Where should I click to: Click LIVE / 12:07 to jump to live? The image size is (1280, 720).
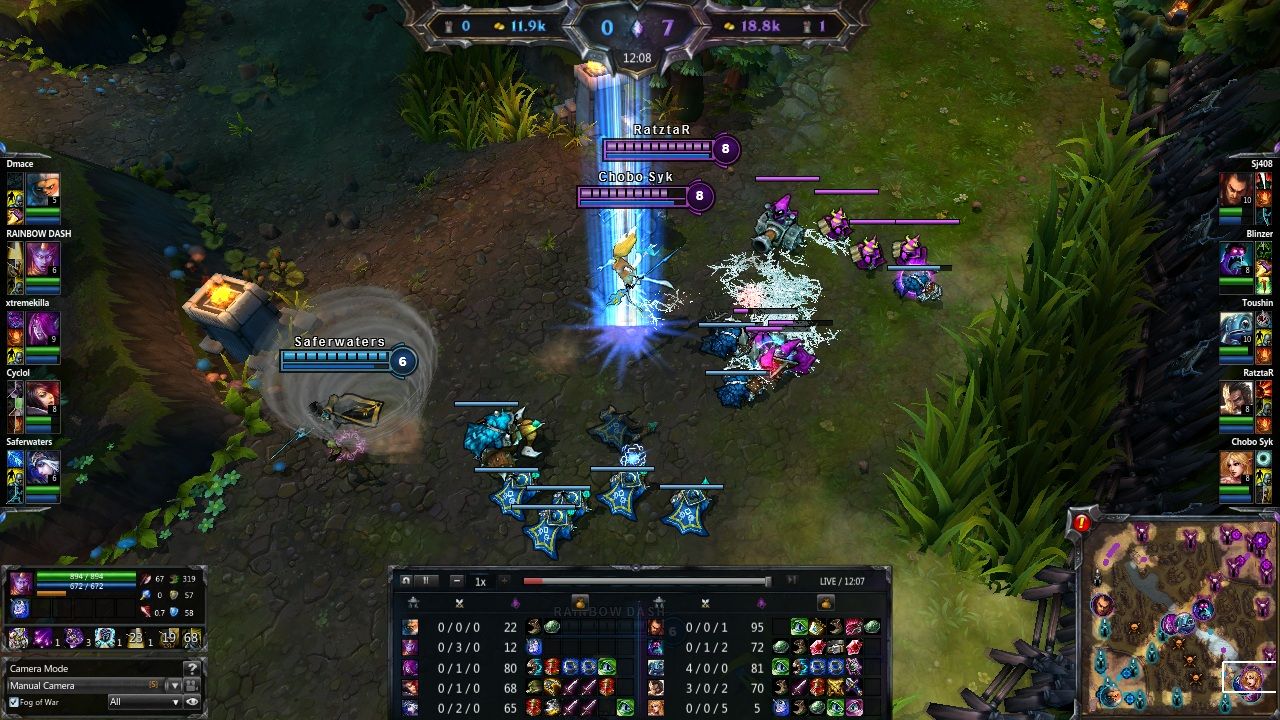click(x=840, y=580)
